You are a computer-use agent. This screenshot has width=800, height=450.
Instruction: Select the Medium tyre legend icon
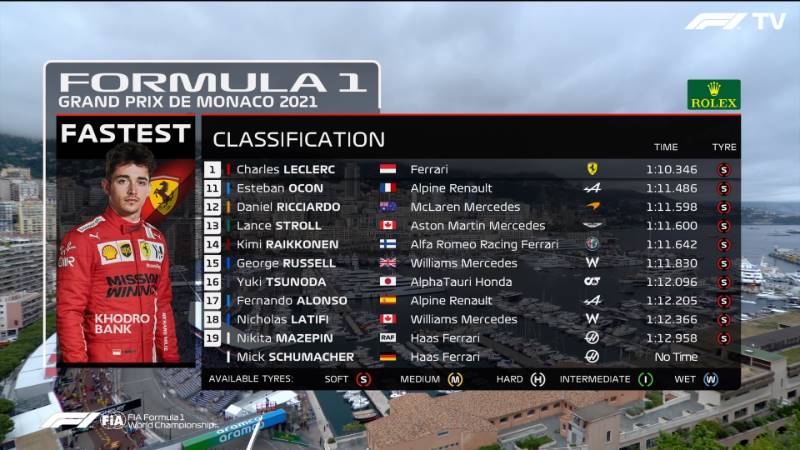pos(455,379)
